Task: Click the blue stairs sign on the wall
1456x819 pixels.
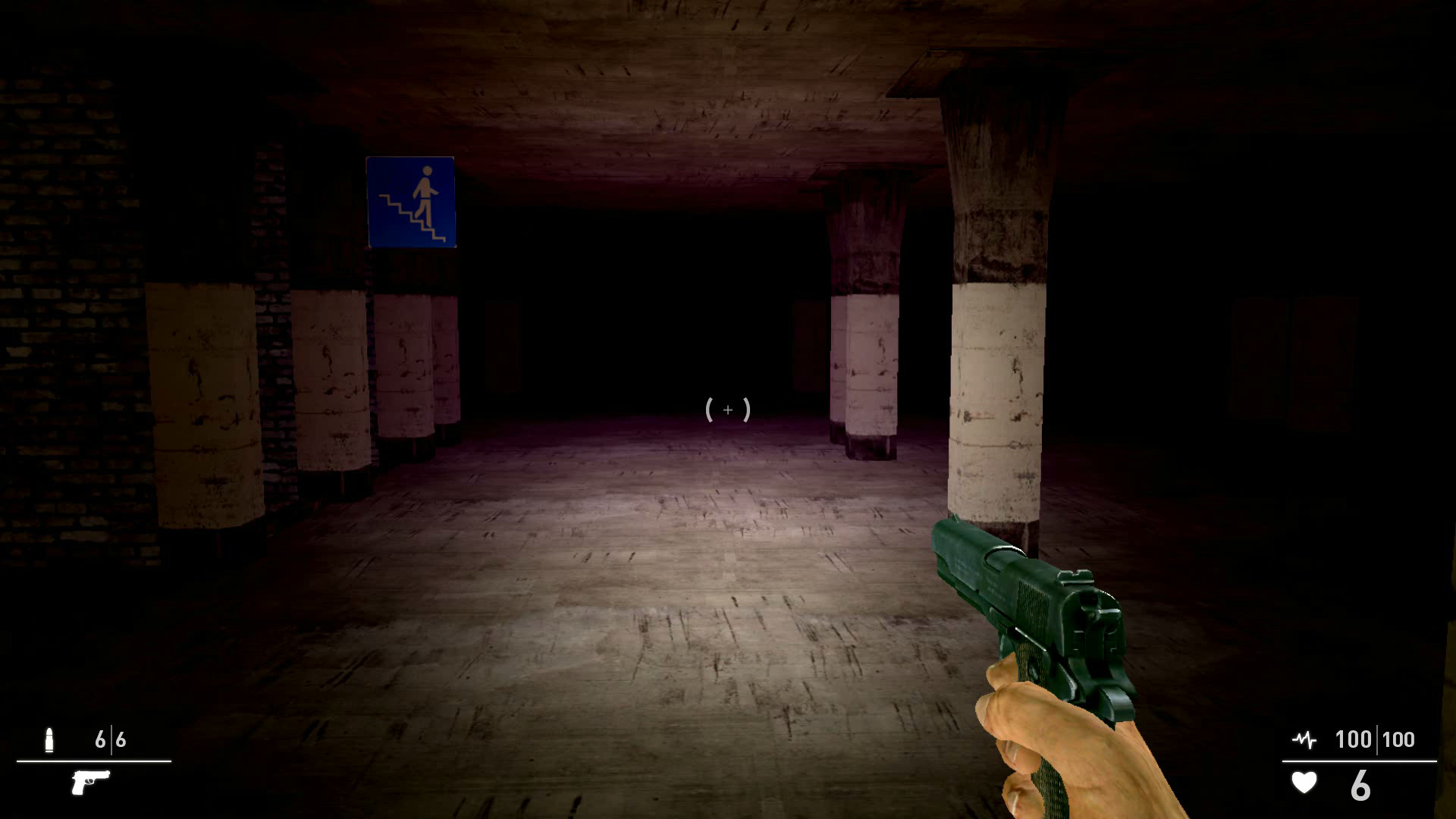Action: [412, 200]
